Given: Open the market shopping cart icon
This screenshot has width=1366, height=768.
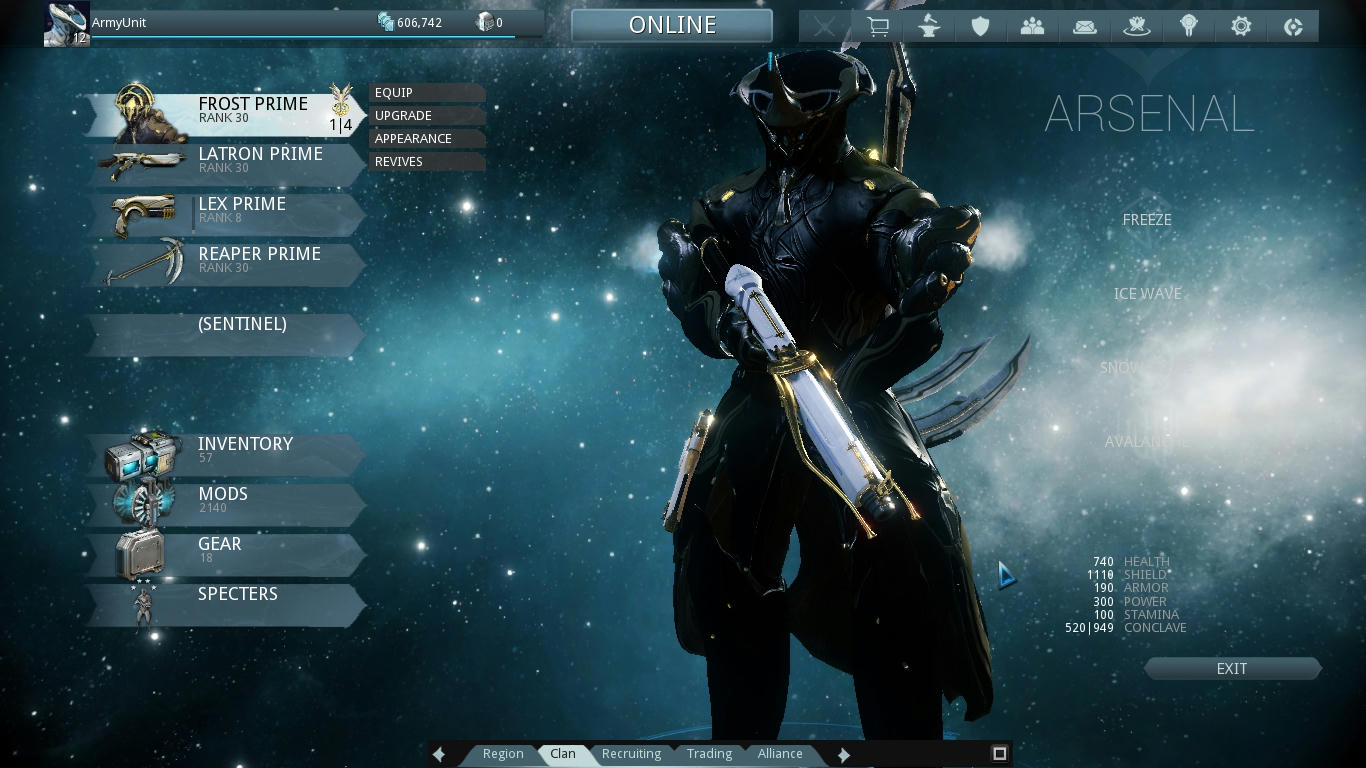Looking at the screenshot, I should [x=877, y=27].
